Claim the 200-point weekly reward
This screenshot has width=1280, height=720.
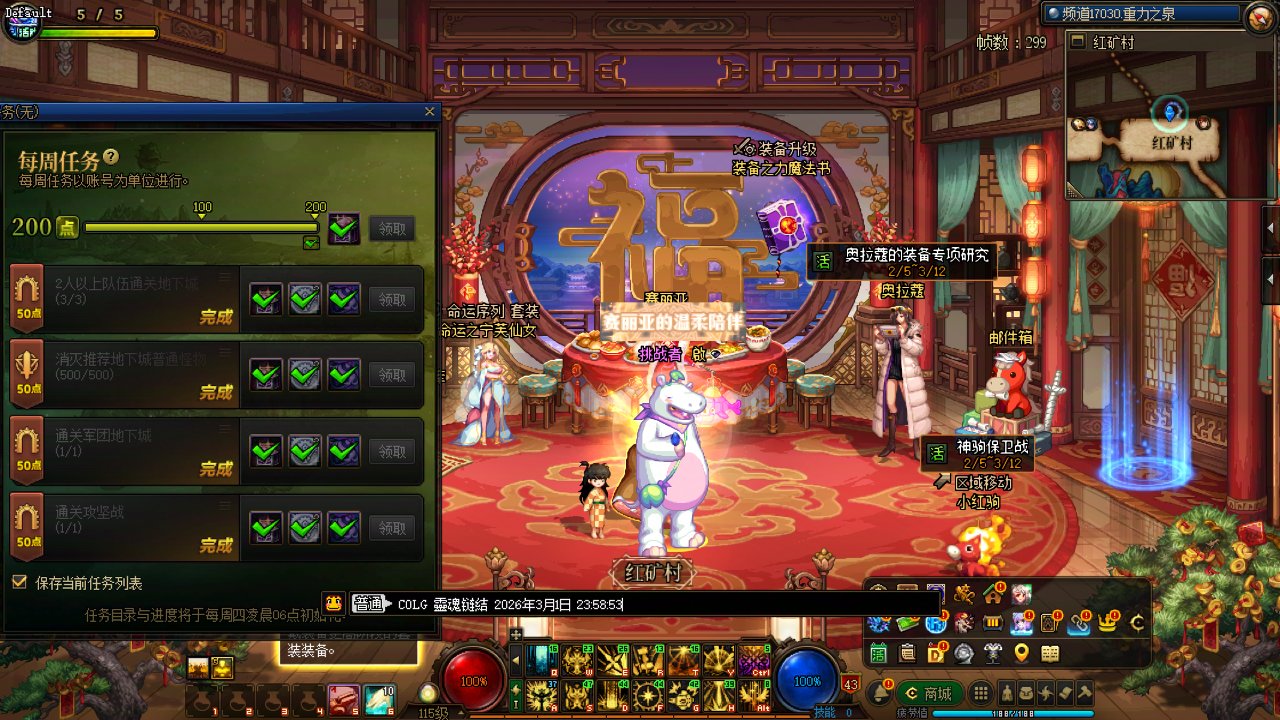click(391, 228)
